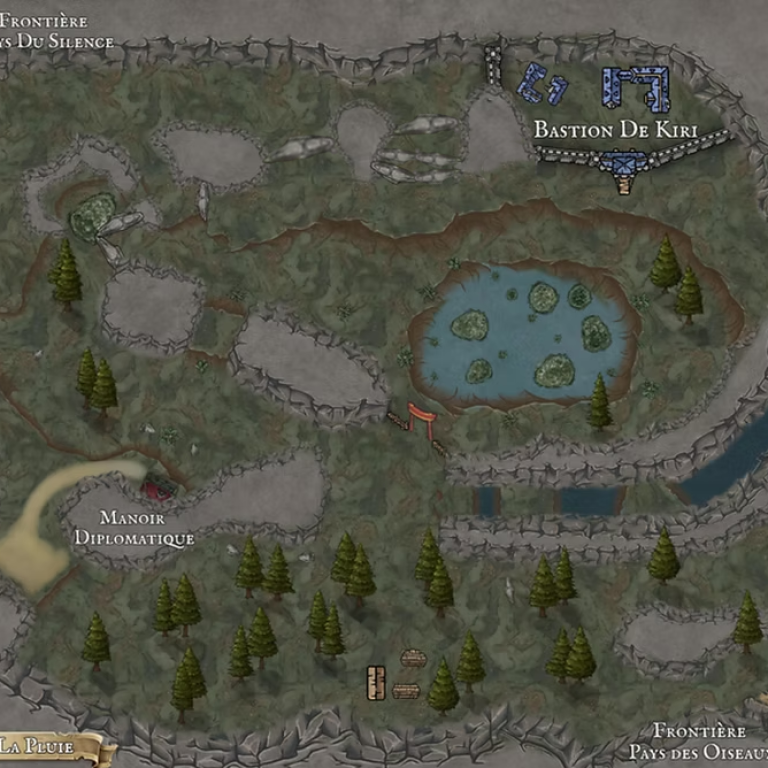
Task: Select the Frontière Pays des Oiseaux label
Action: tap(699, 741)
